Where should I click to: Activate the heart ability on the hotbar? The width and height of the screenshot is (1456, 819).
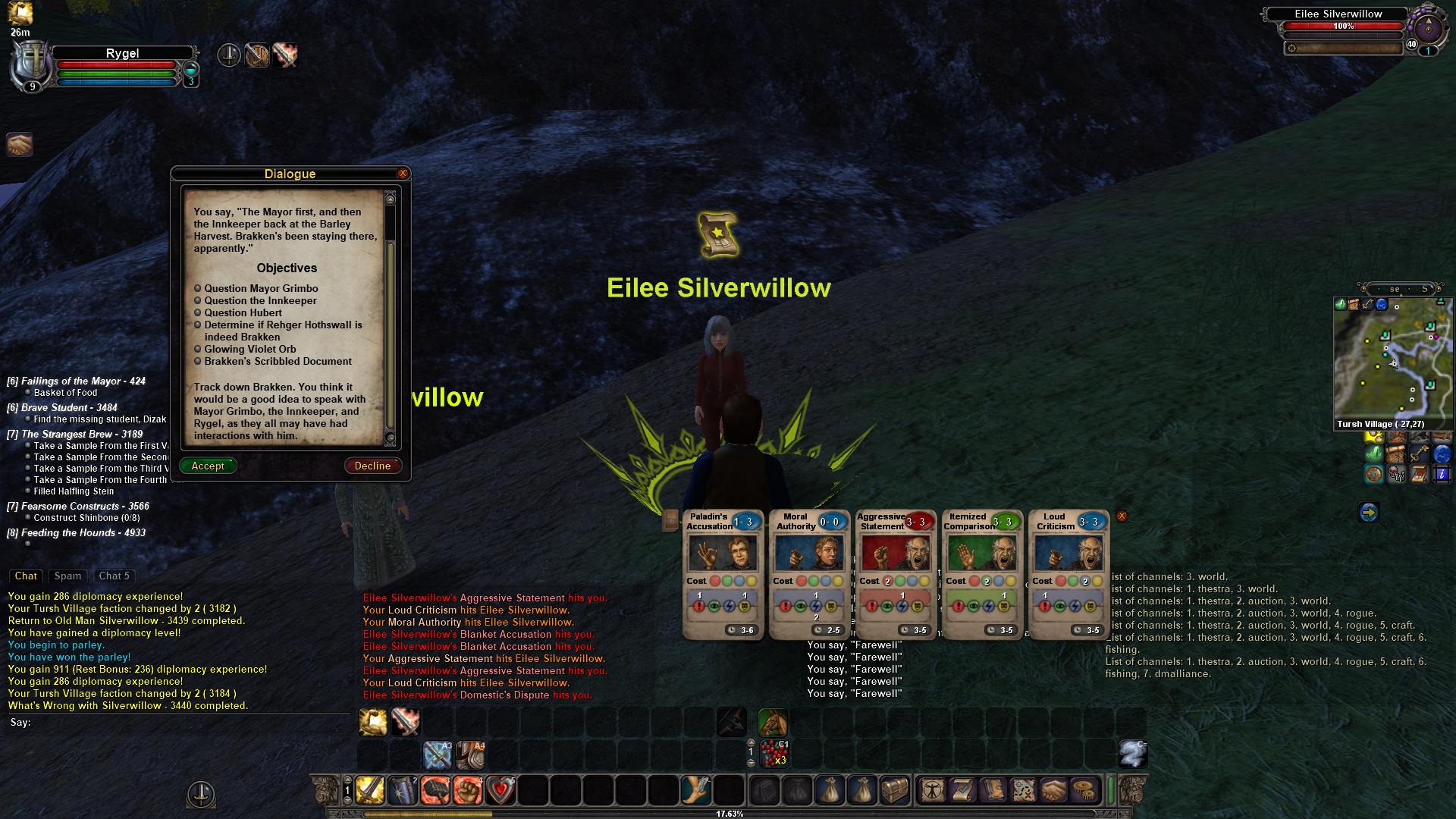tap(500, 790)
